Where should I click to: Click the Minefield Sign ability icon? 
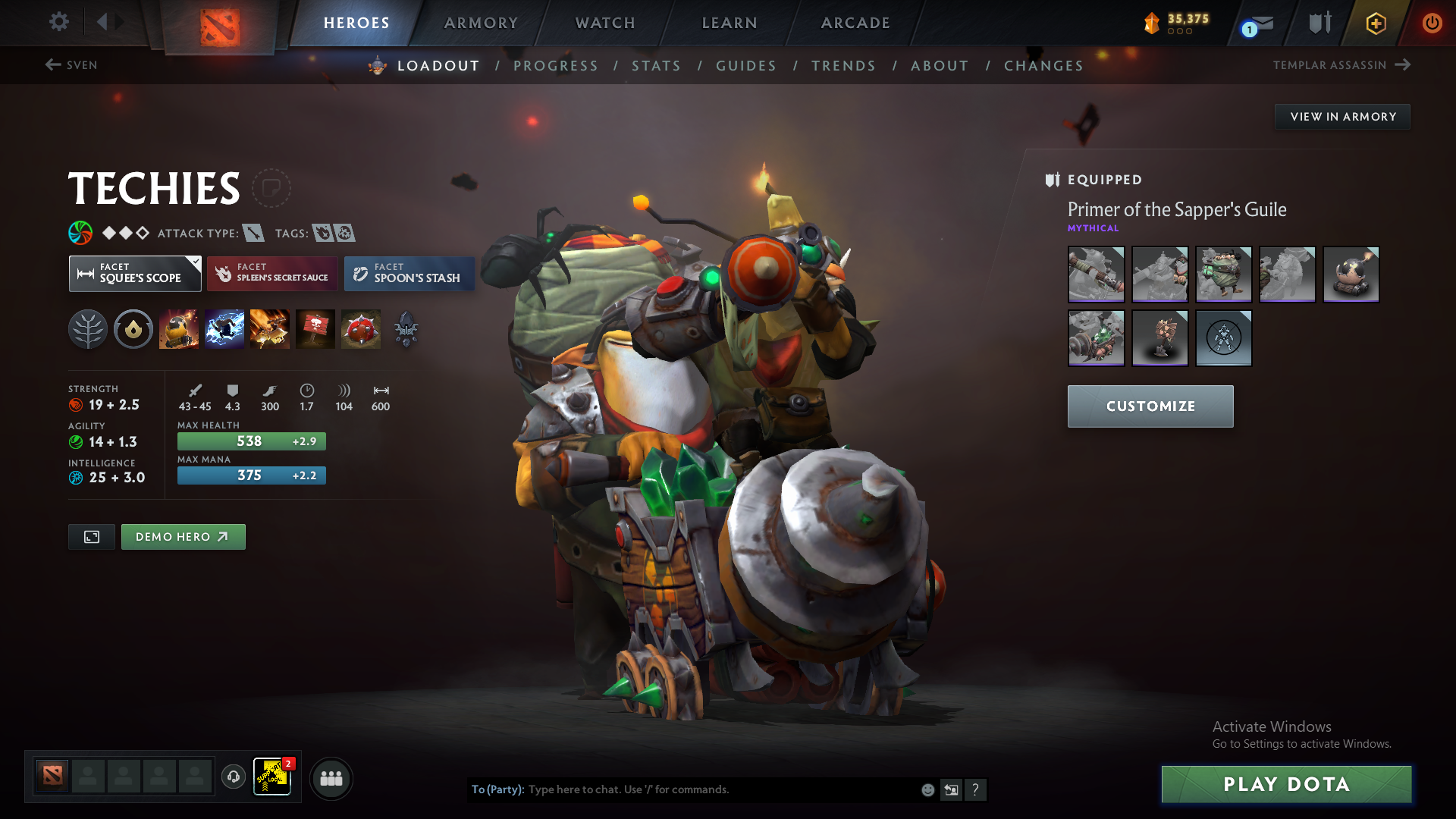pos(315,328)
